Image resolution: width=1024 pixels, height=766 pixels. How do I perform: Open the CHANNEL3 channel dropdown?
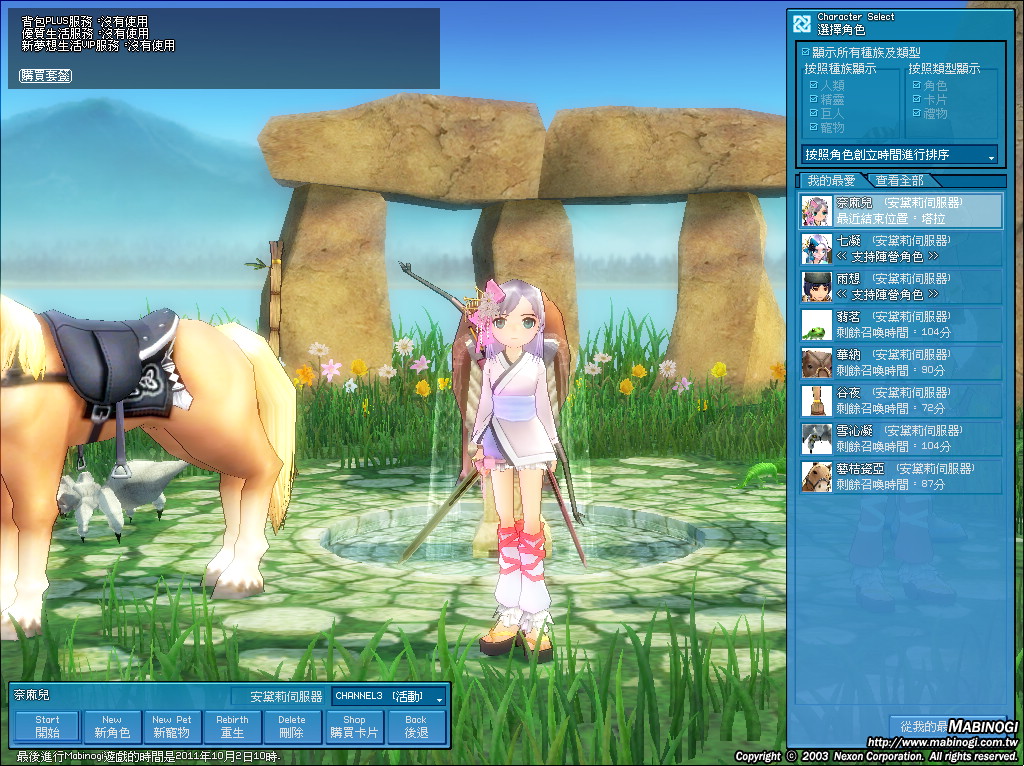(x=390, y=696)
